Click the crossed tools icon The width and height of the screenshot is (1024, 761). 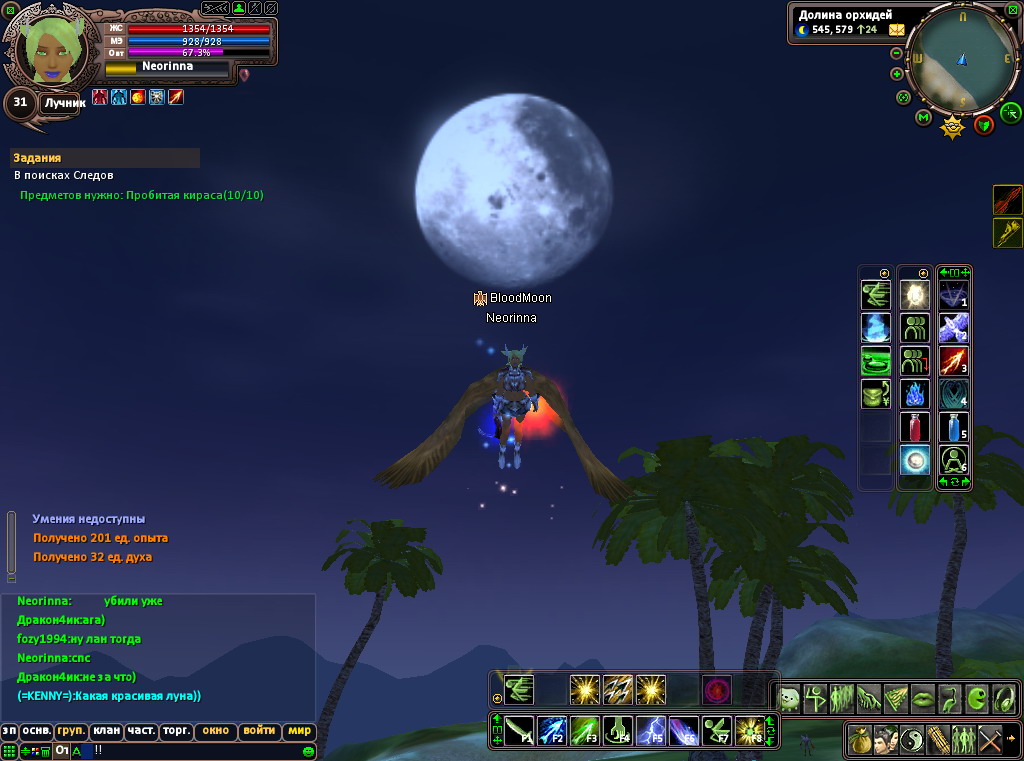[990, 740]
